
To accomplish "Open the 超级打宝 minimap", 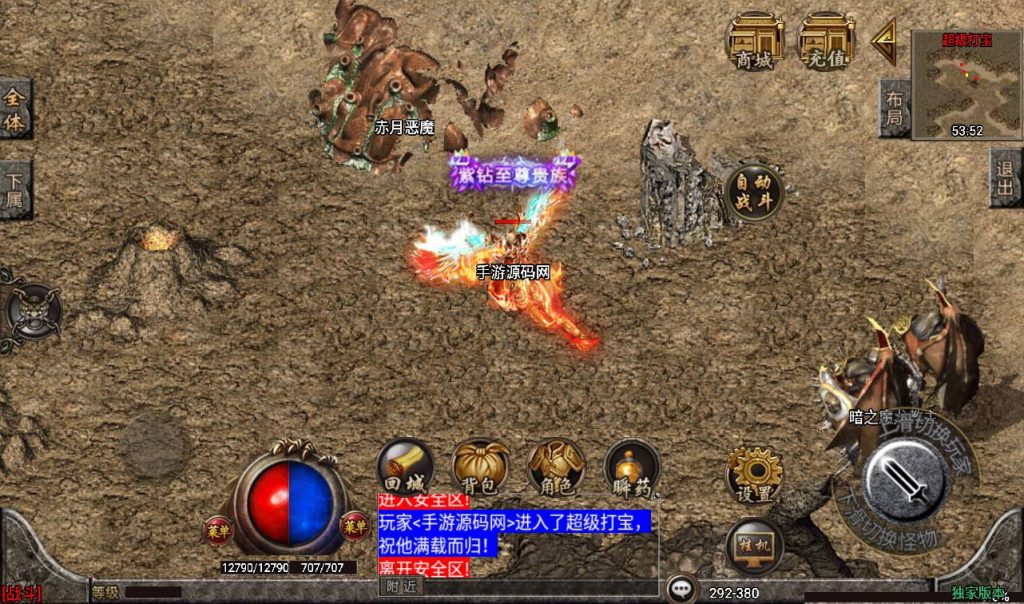I will pos(966,82).
